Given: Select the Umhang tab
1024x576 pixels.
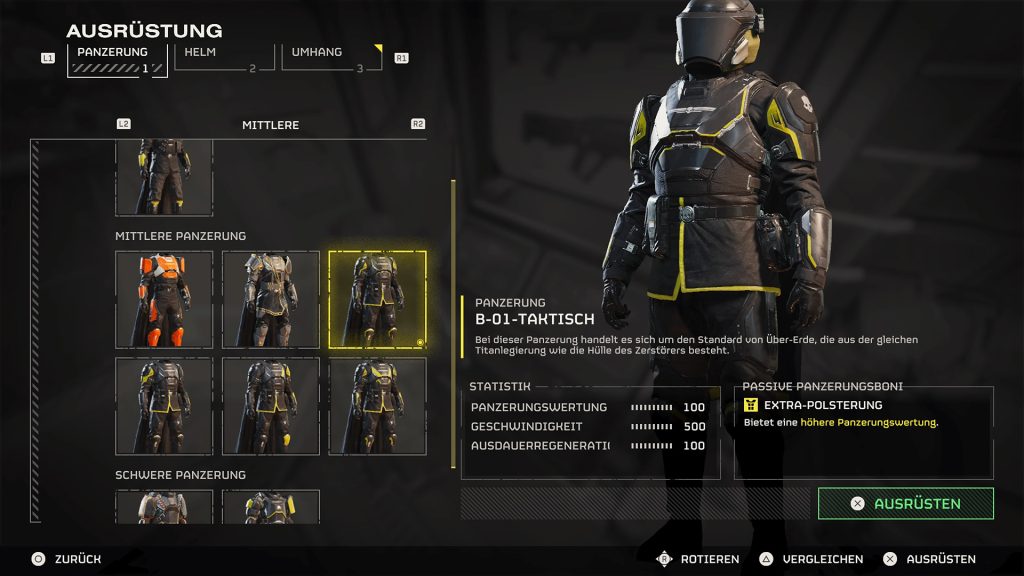Looking at the screenshot, I should tap(331, 58).
